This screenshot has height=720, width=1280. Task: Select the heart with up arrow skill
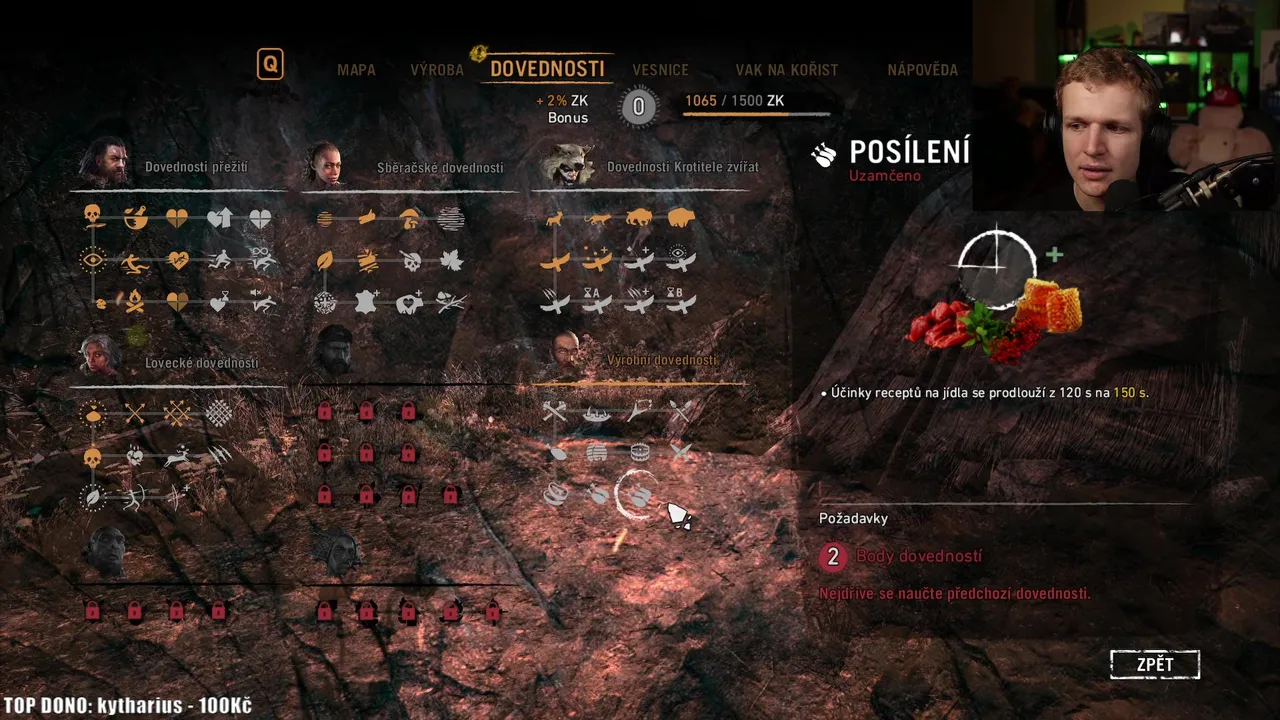point(219,217)
